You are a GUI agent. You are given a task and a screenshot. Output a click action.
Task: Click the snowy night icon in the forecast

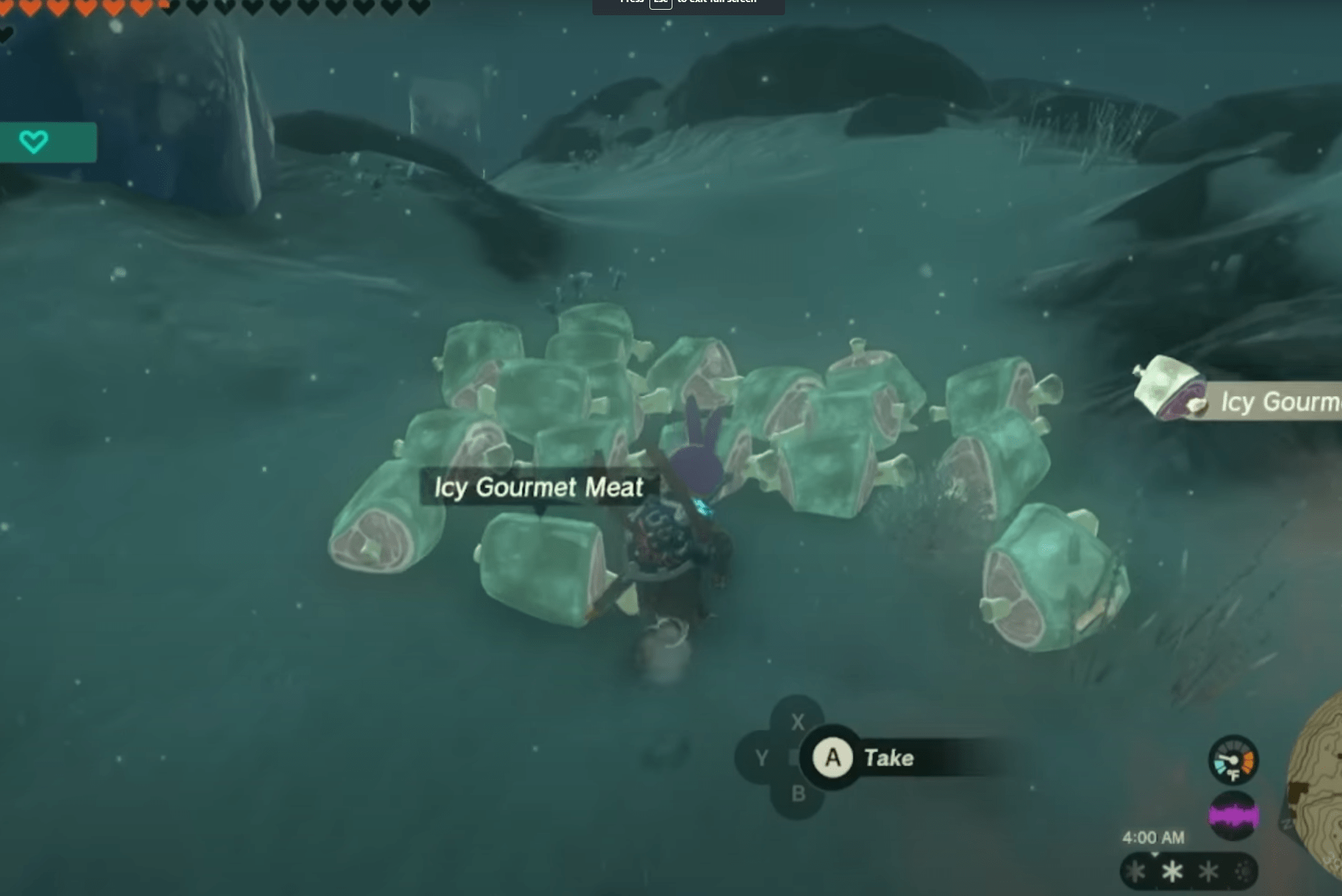coord(1242,871)
